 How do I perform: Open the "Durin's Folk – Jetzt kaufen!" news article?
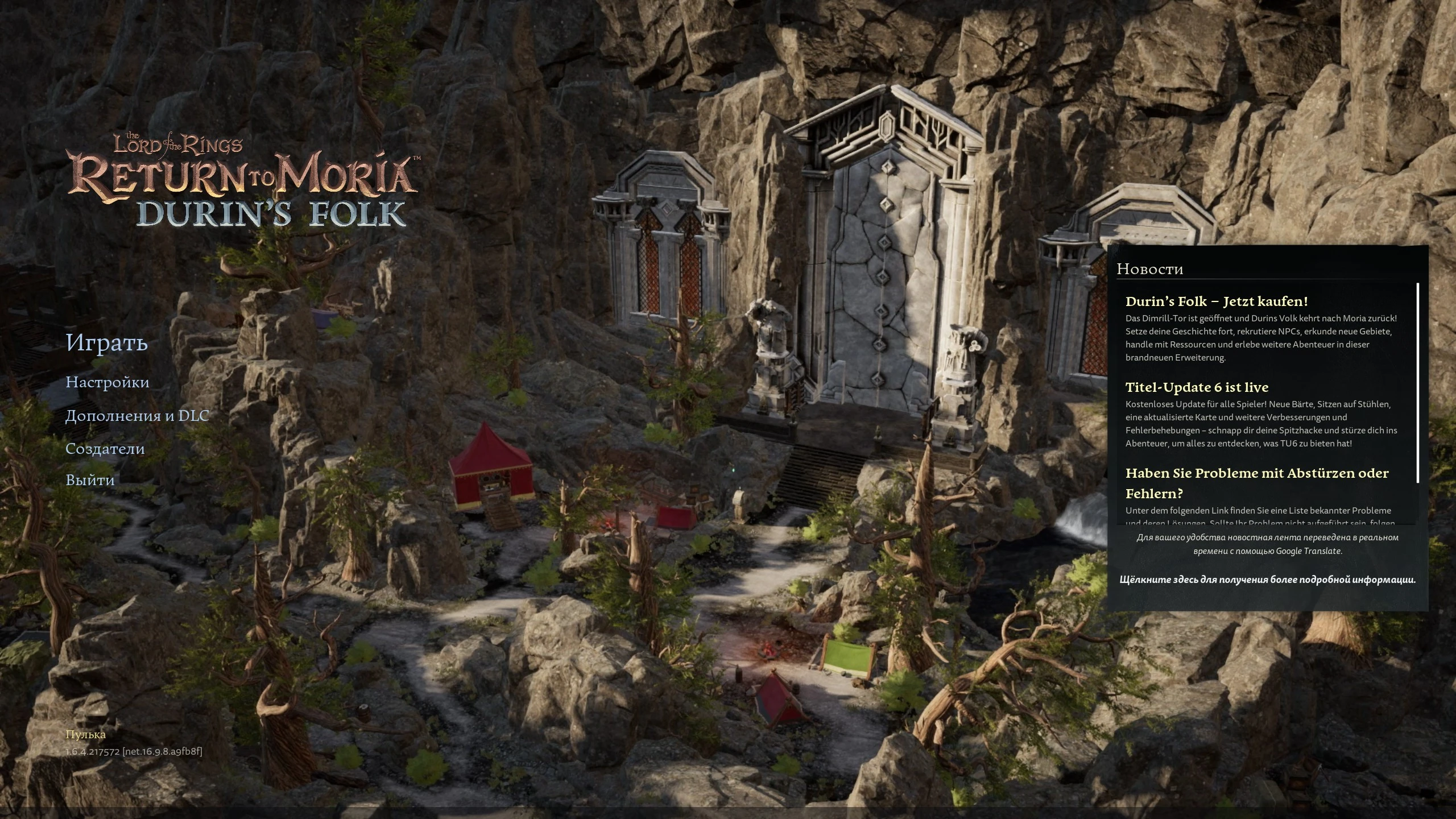(x=1217, y=301)
